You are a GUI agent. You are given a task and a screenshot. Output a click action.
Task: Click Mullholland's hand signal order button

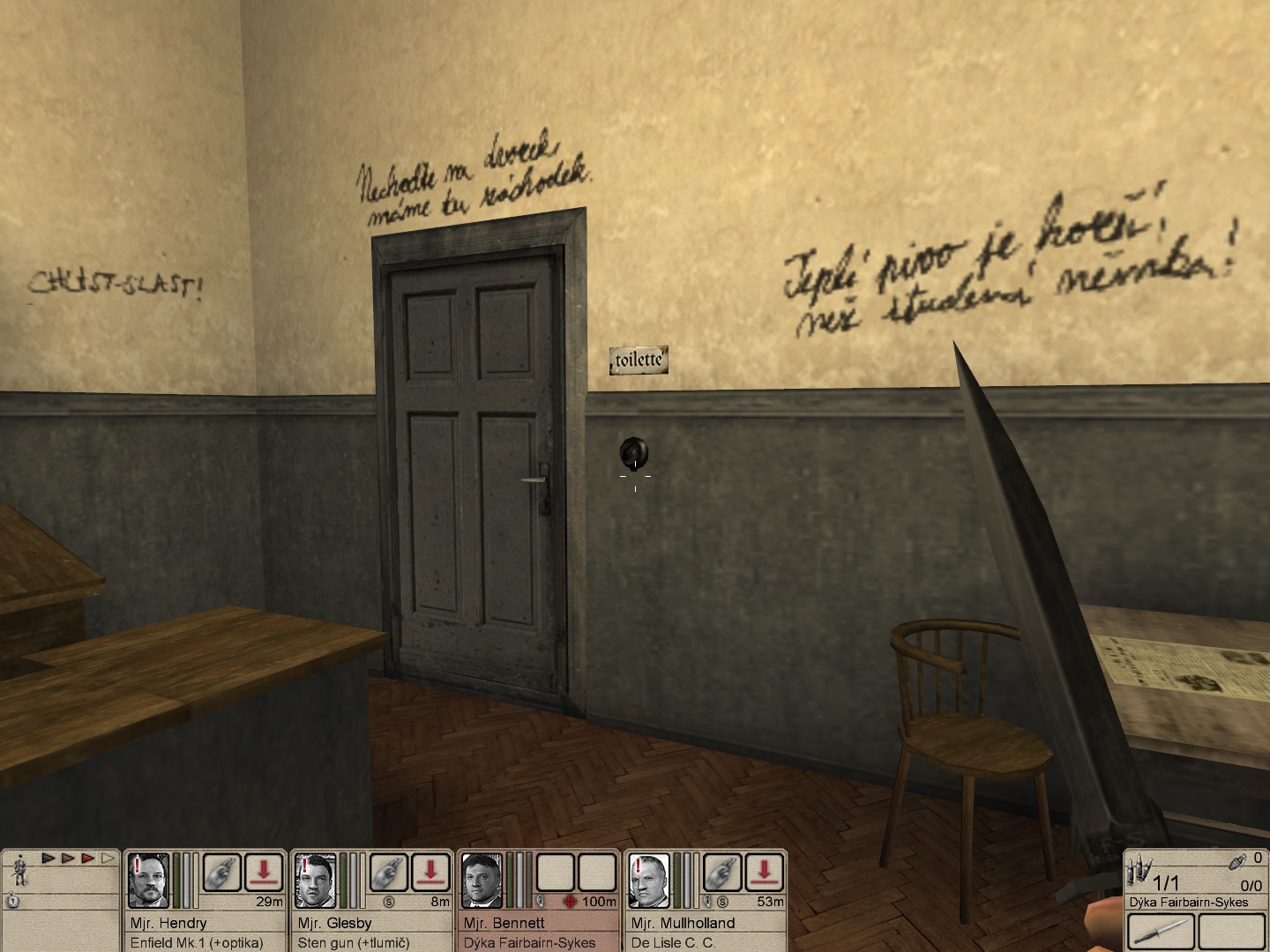click(x=723, y=873)
